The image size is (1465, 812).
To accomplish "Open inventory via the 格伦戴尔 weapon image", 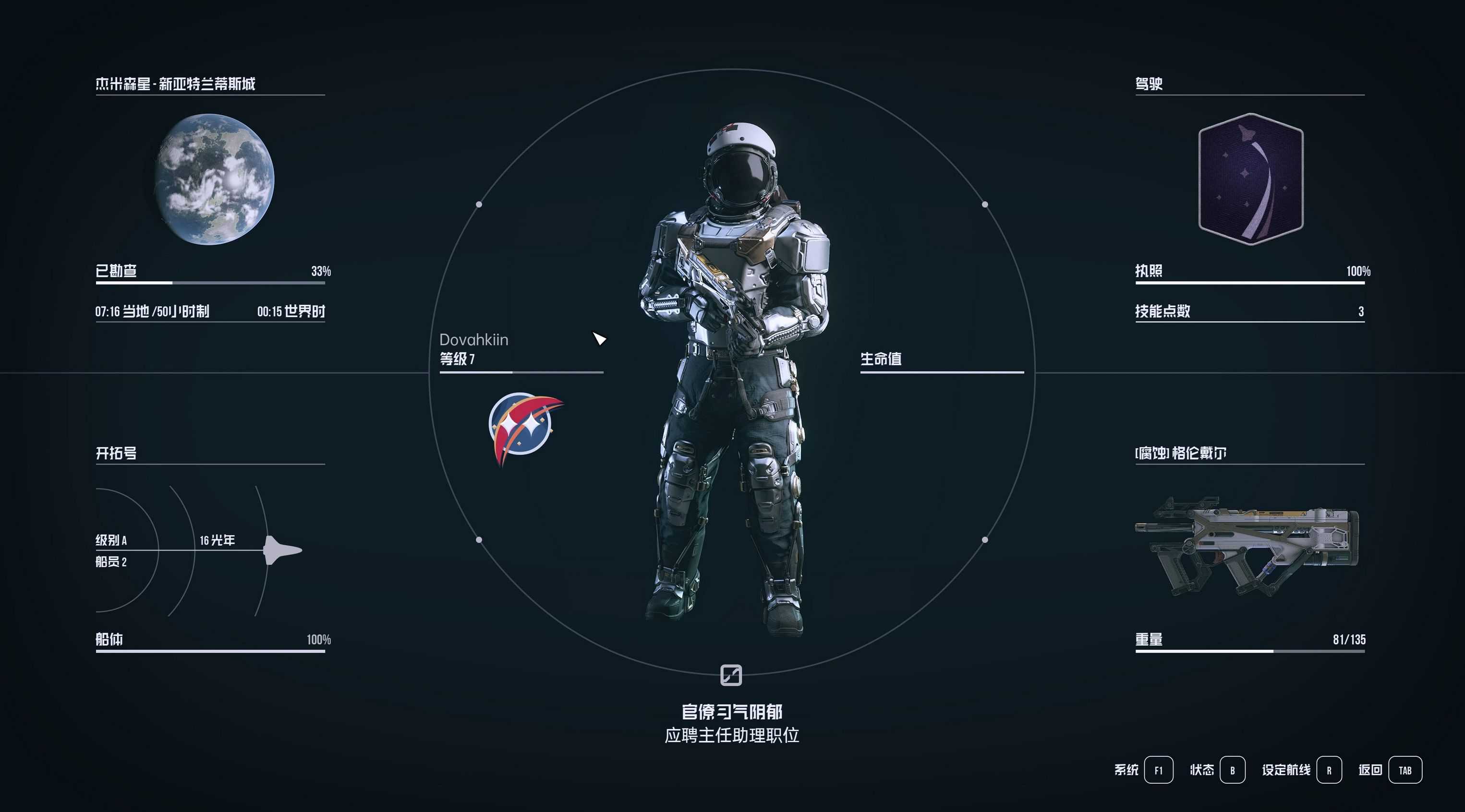I will [1247, 547].
